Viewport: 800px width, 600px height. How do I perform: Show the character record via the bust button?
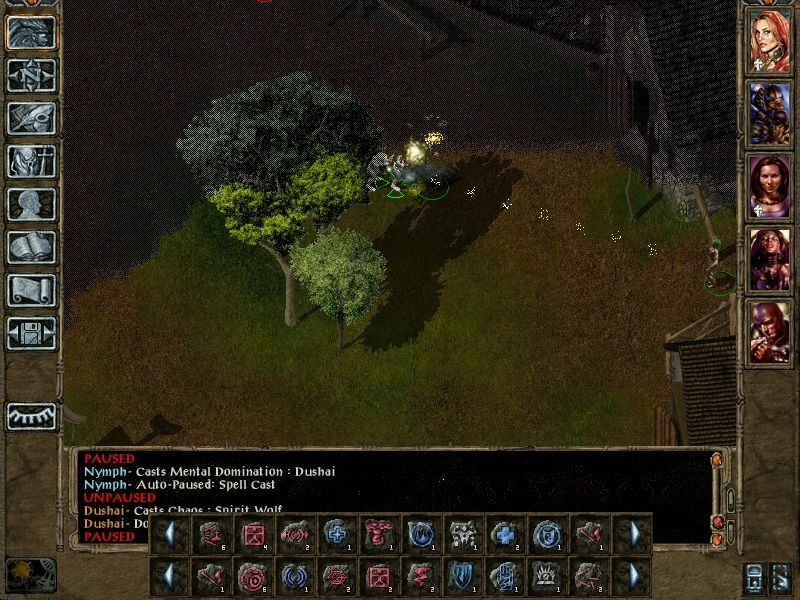[x=31, y=204]
